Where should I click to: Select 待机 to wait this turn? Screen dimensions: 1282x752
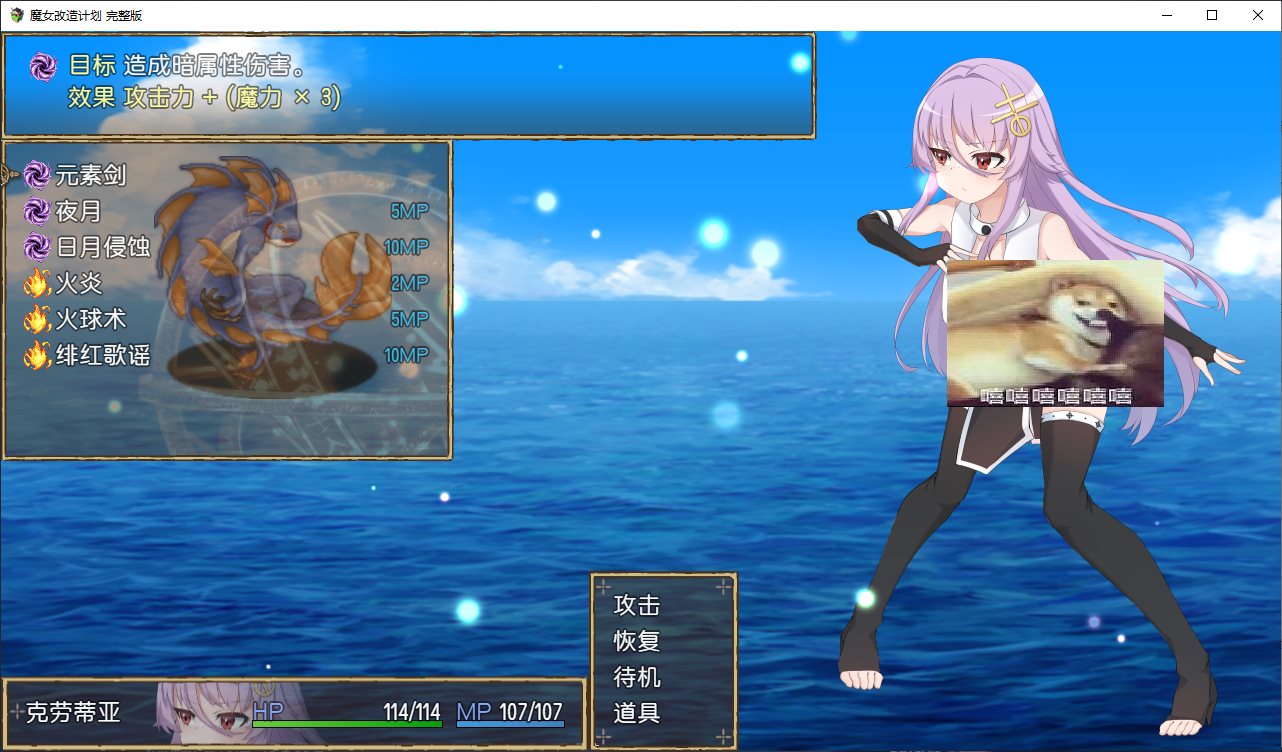point(637,677)
